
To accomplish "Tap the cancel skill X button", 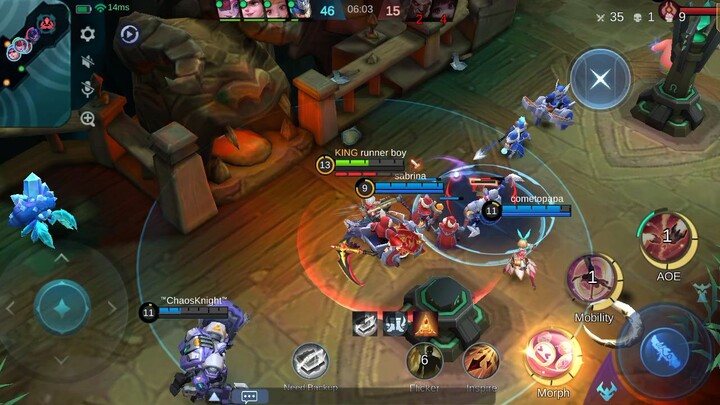I will point(600,79).
